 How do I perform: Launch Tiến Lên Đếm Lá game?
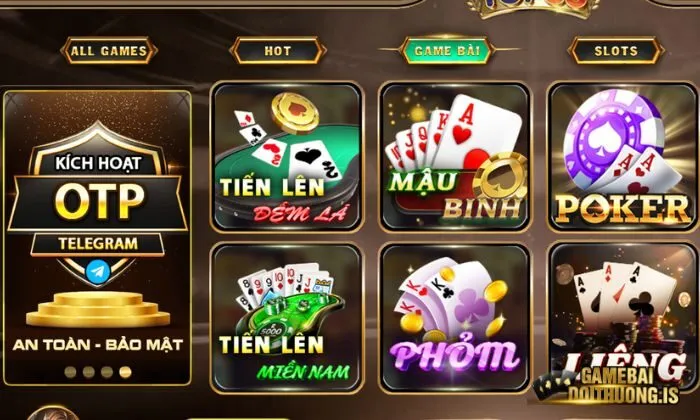click(x=286, y=157)
